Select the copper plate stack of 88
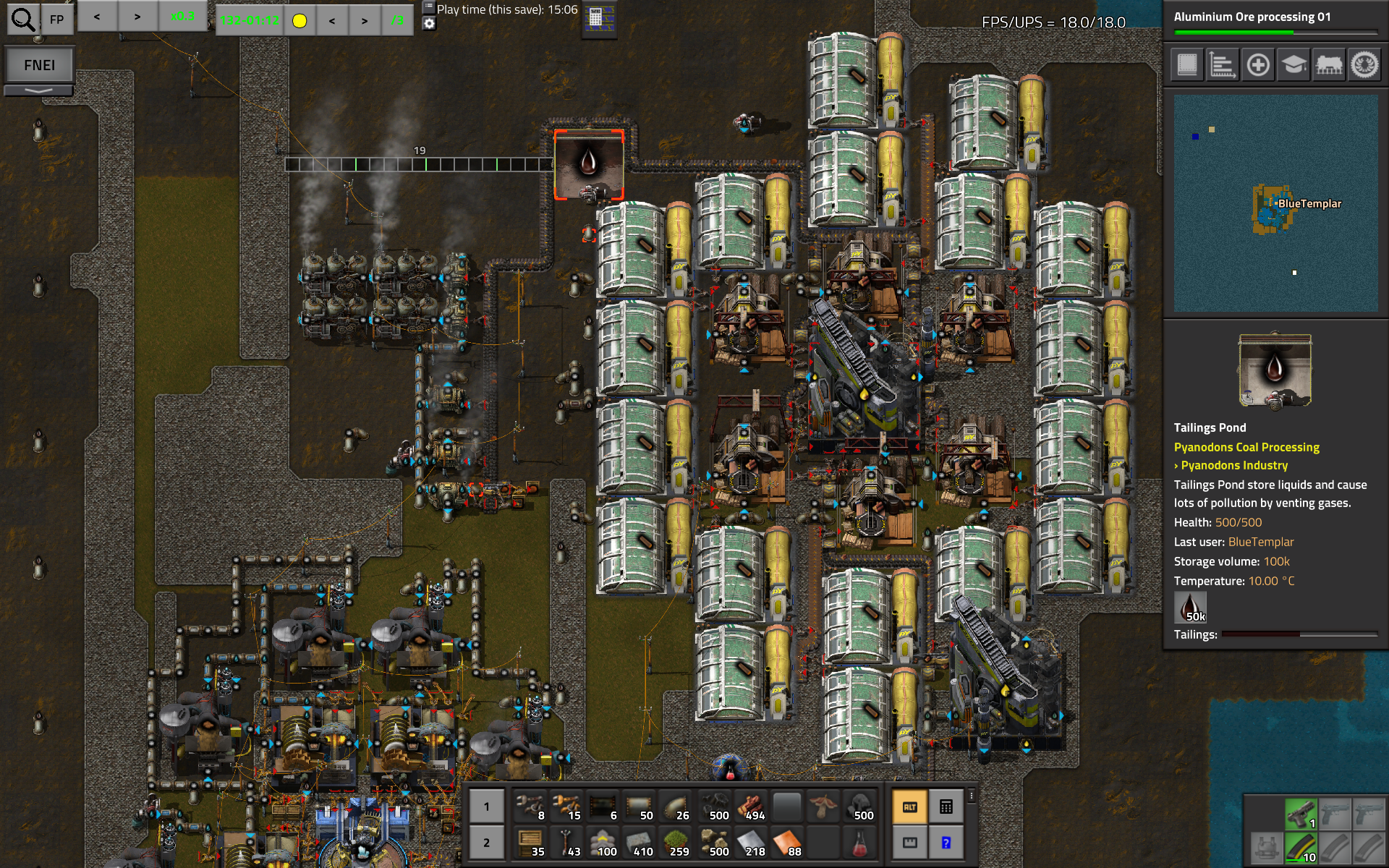This screenshot has height=868, width=1389. (x=787, y=843)
